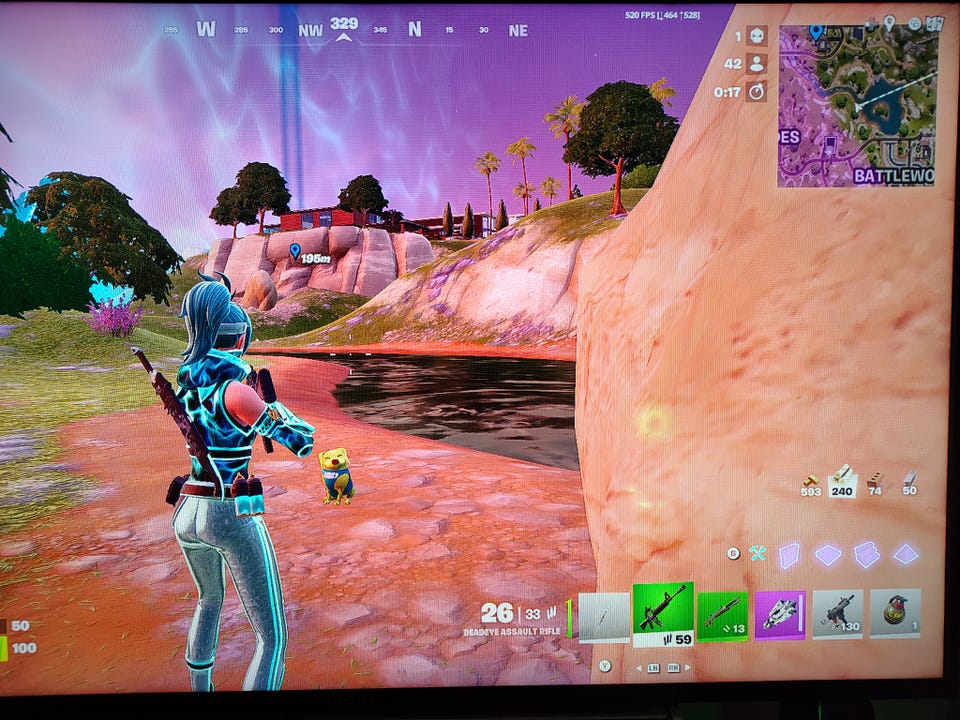Click the crossed pickaxe and hammer build icon

[758, 553]
